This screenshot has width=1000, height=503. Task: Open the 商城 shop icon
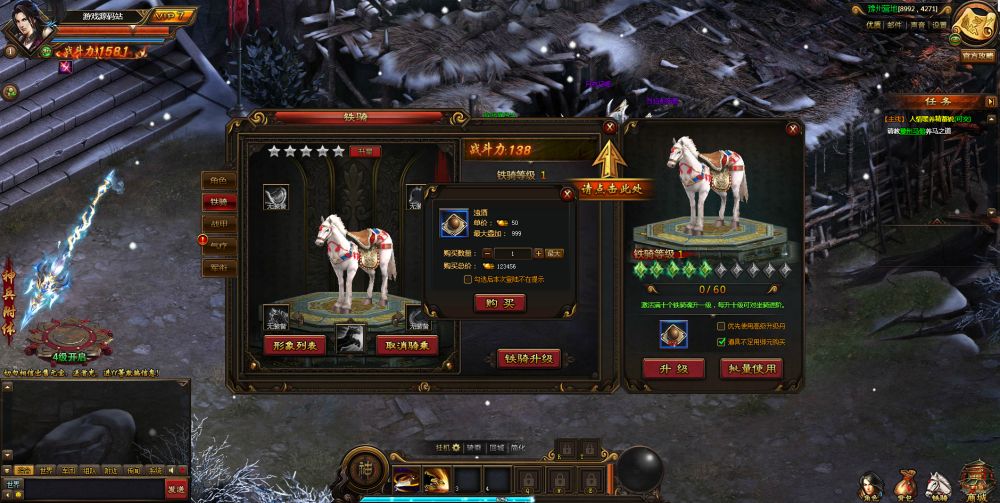[x=973, y=478]
